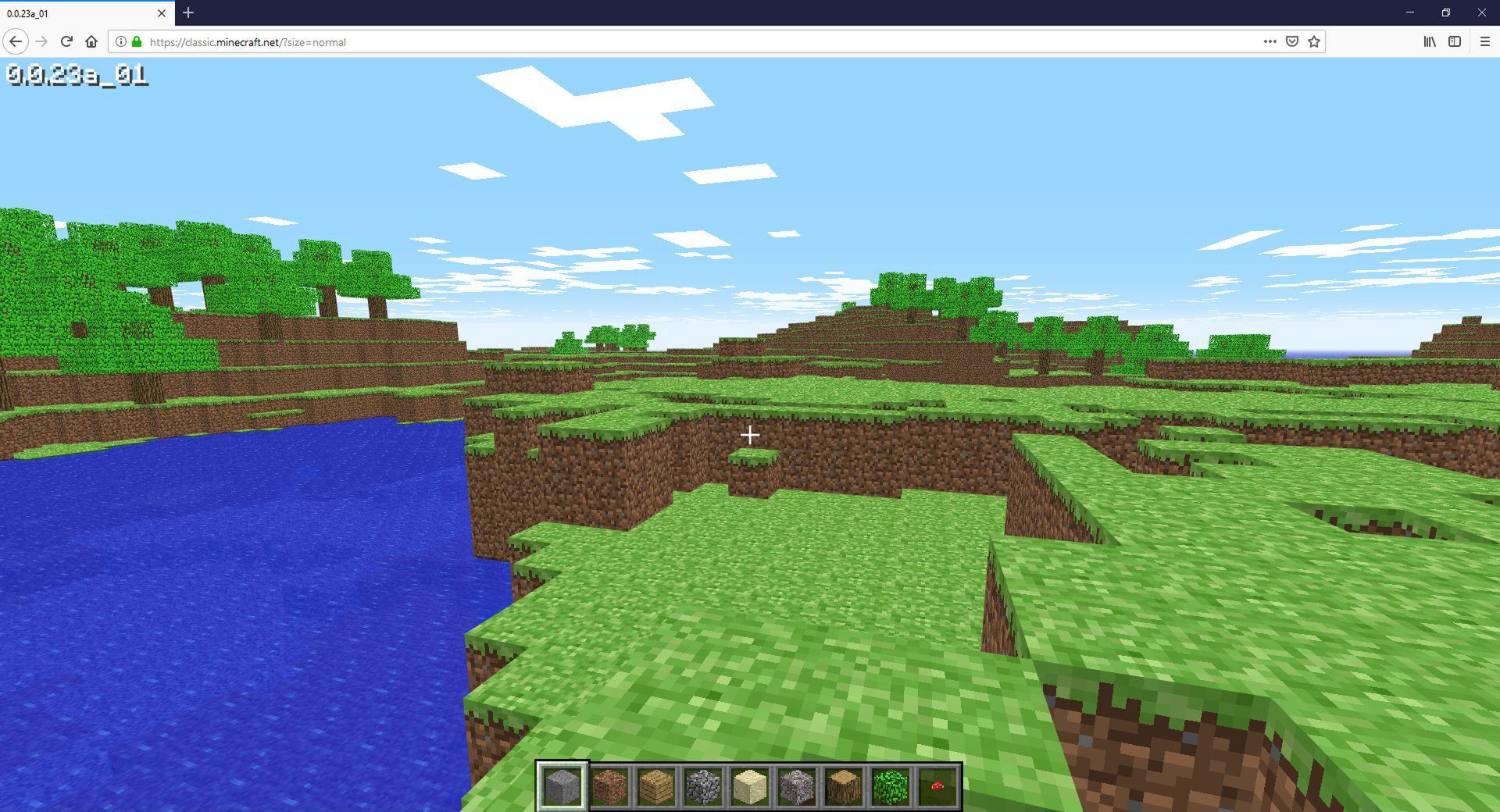The width and height of the screenshot is (1500, 812).
Task: Select the leaves block slot
Action: [891, 786]
